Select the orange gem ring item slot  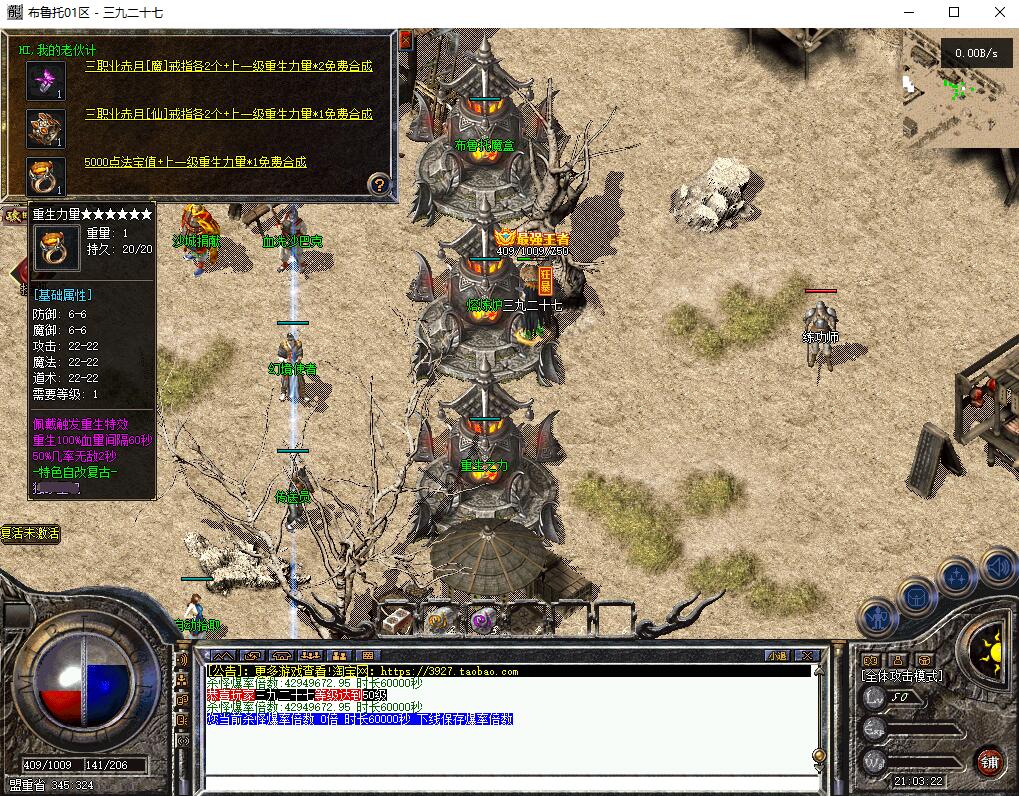pyautogui.click(x=45, y=176)
